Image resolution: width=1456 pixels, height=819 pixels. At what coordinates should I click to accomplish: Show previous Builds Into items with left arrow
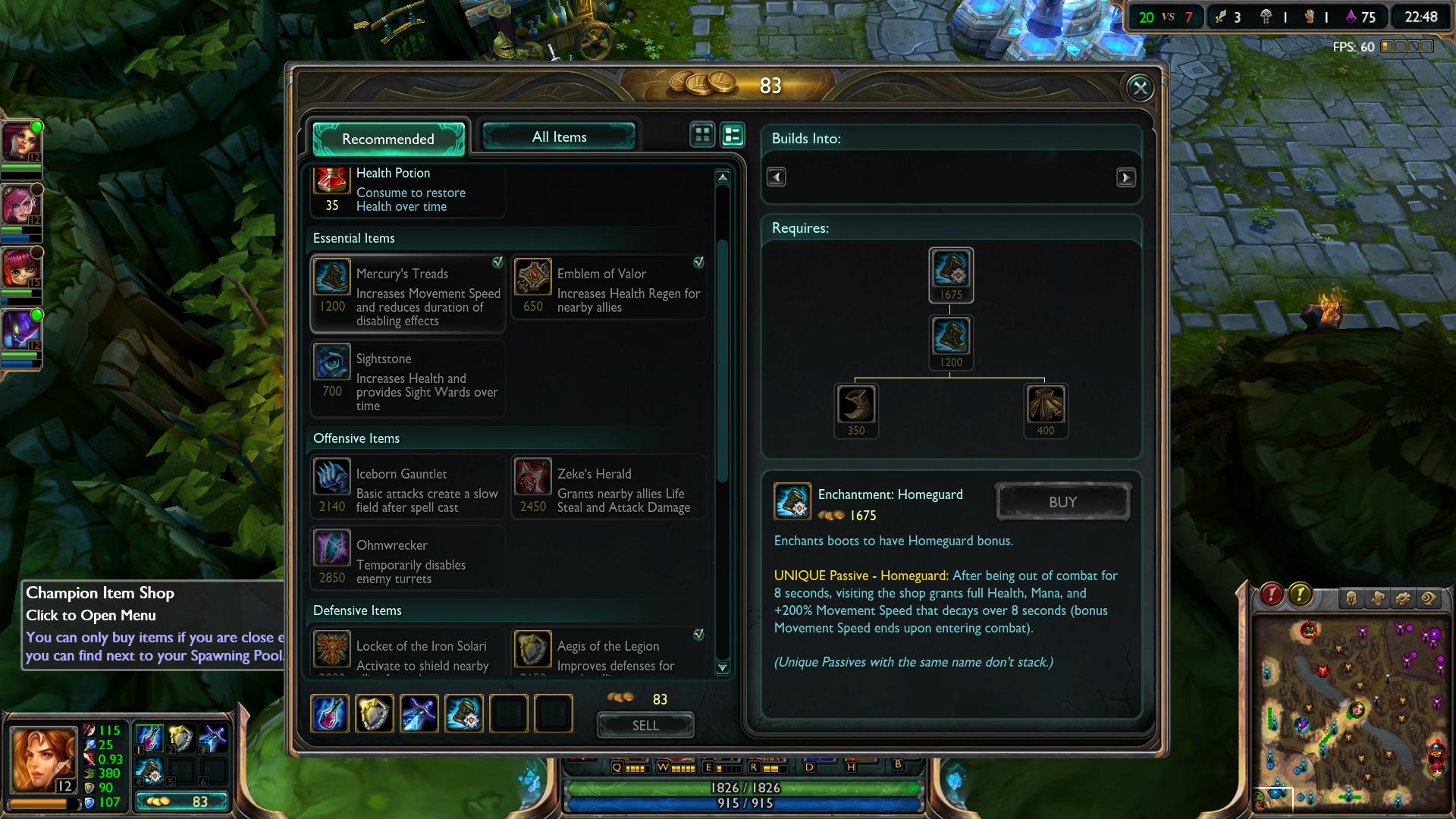(776, 177)
